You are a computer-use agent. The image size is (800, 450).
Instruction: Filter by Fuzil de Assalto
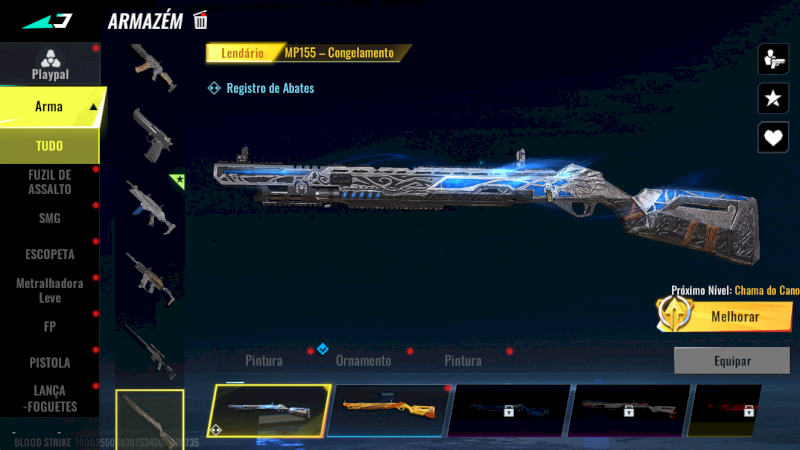click(49, 182)
